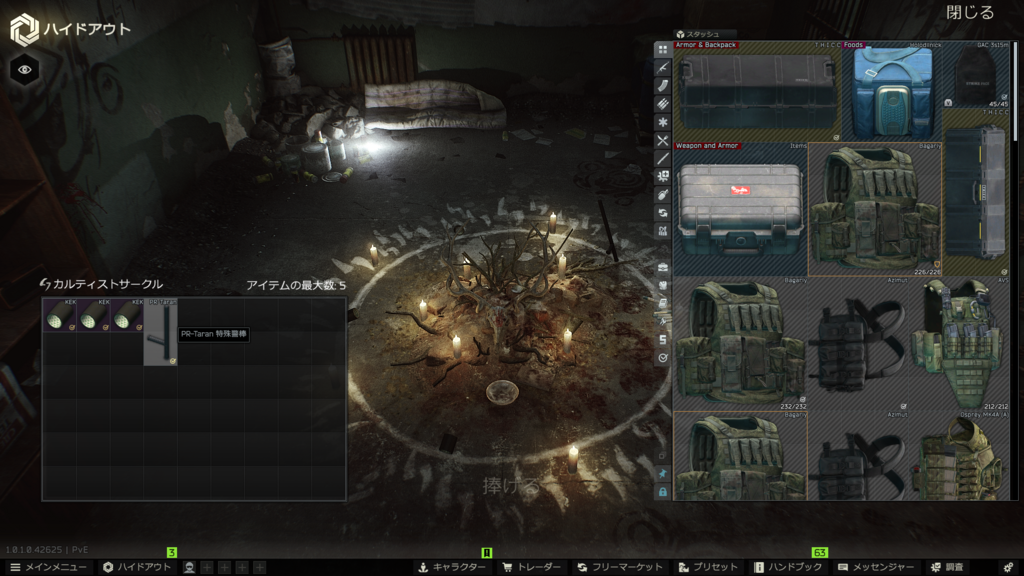Toggle the eye visibility icon
Image resolution: width=1024 pixels, height=576 pixels.
25,69
